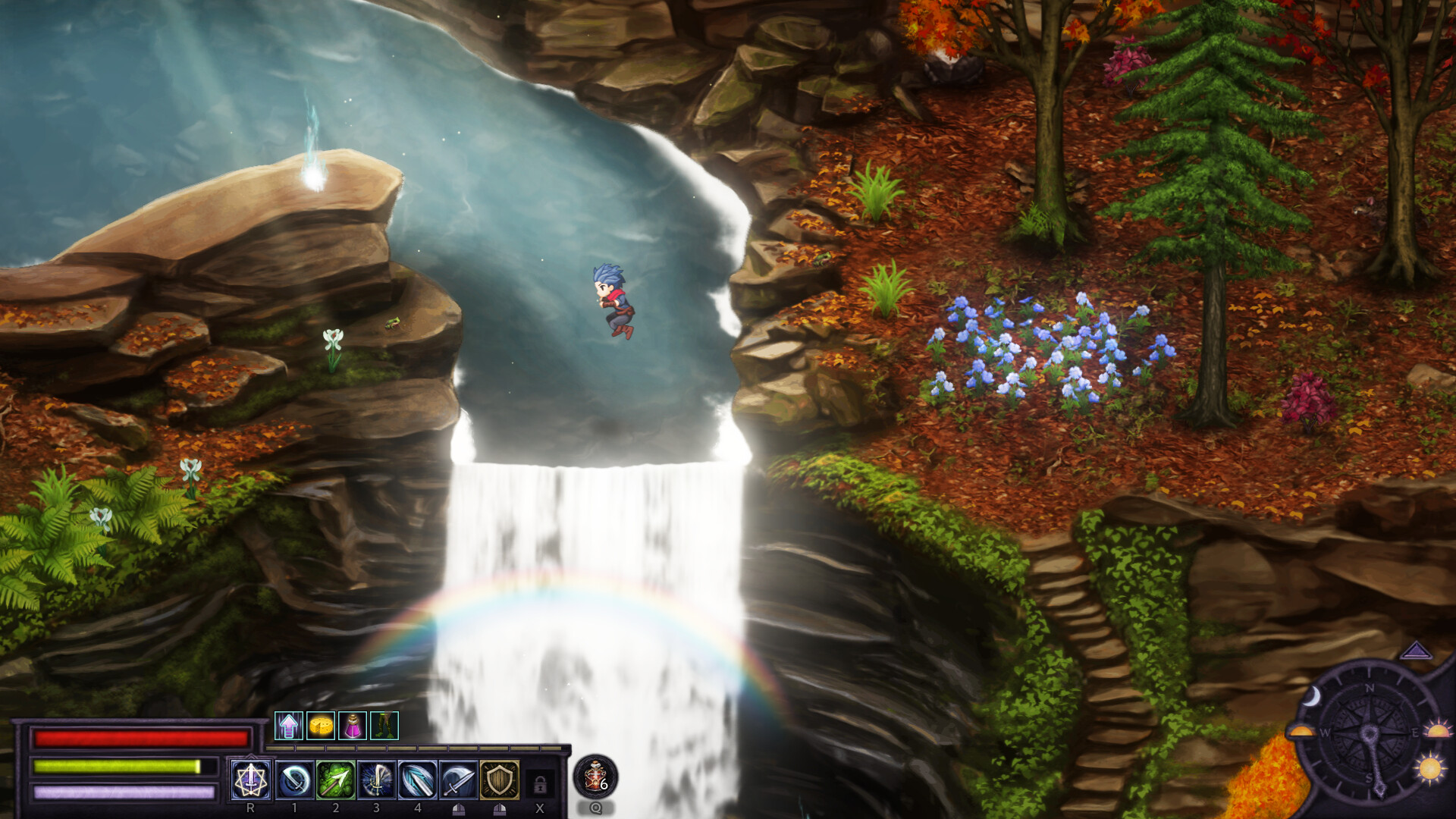Inspect the pink potion buff icon

coord(353,726)
